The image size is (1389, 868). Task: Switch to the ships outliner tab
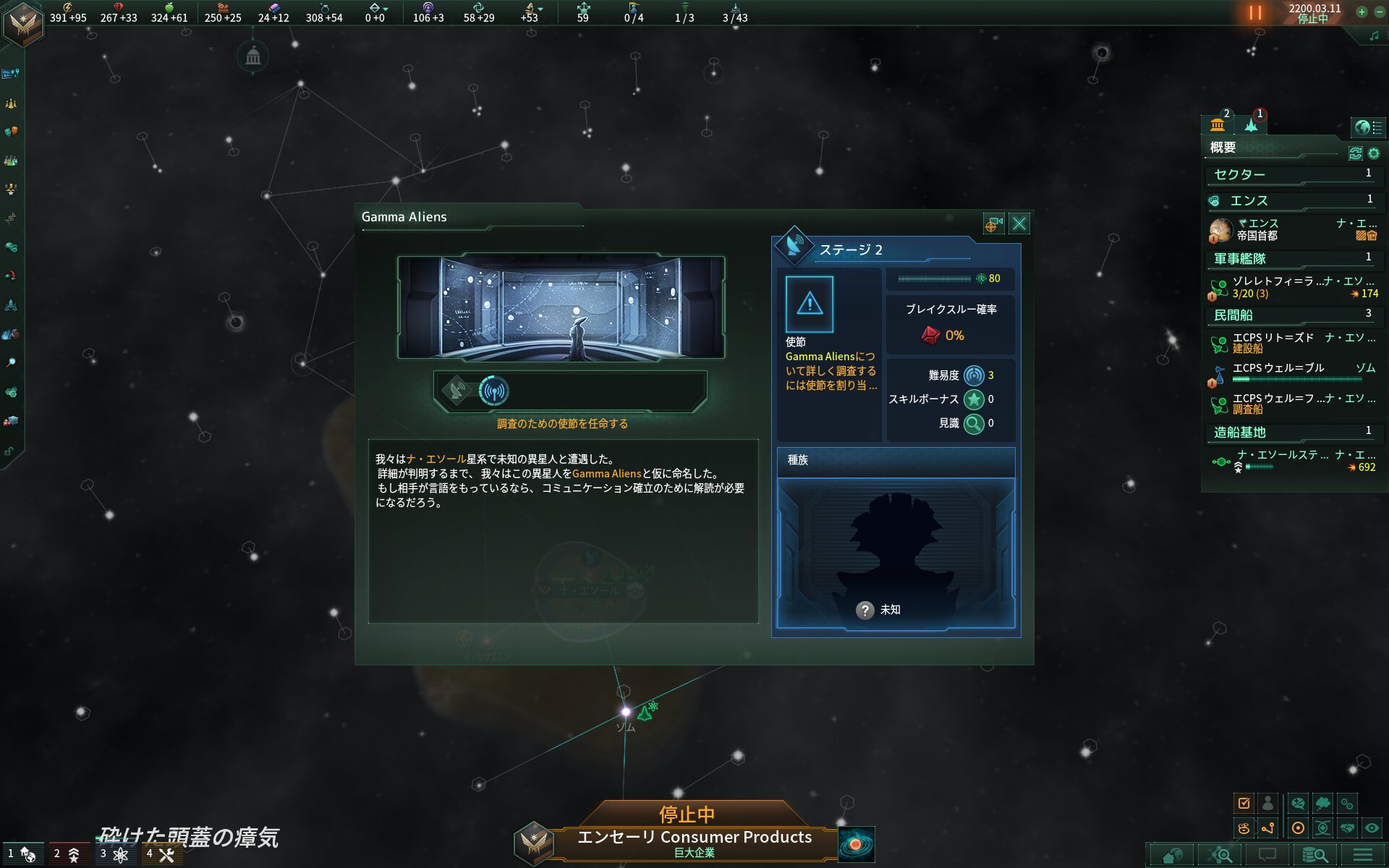[x=1252, y=124]
